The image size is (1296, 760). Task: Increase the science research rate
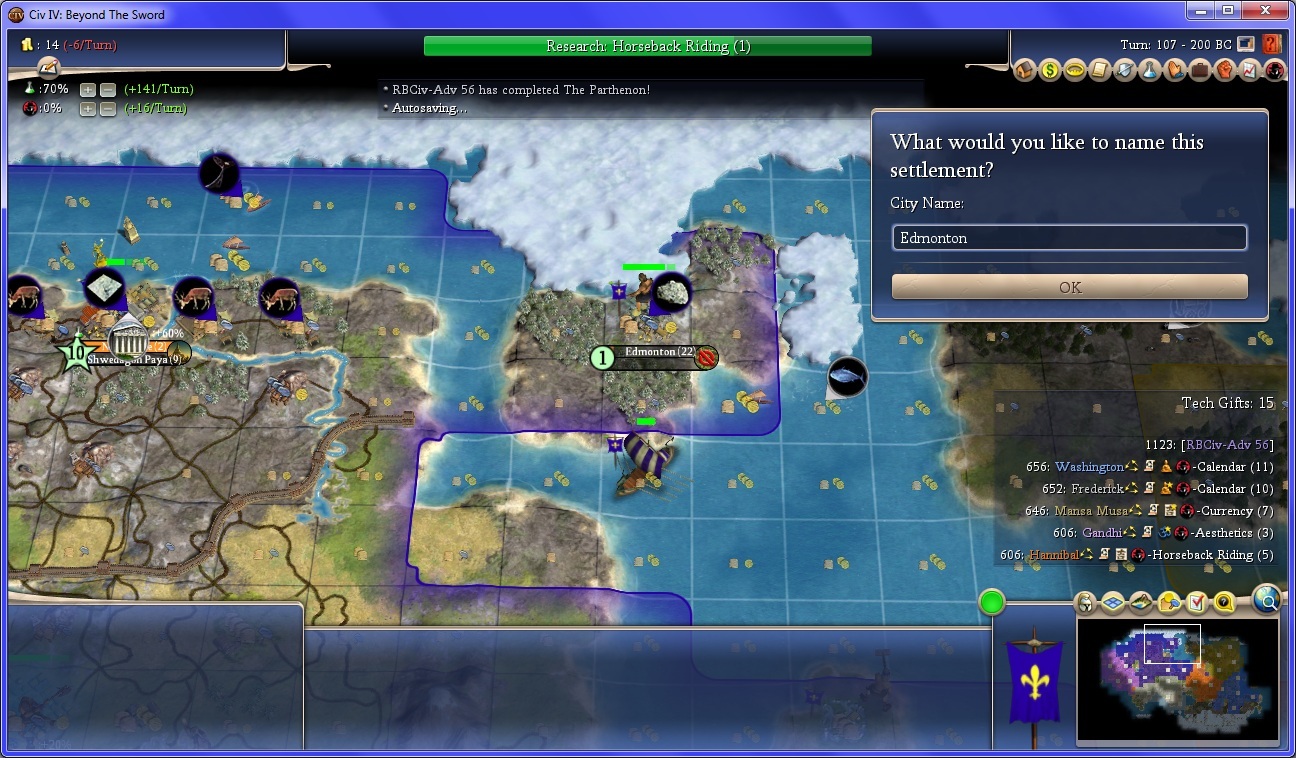88,89
